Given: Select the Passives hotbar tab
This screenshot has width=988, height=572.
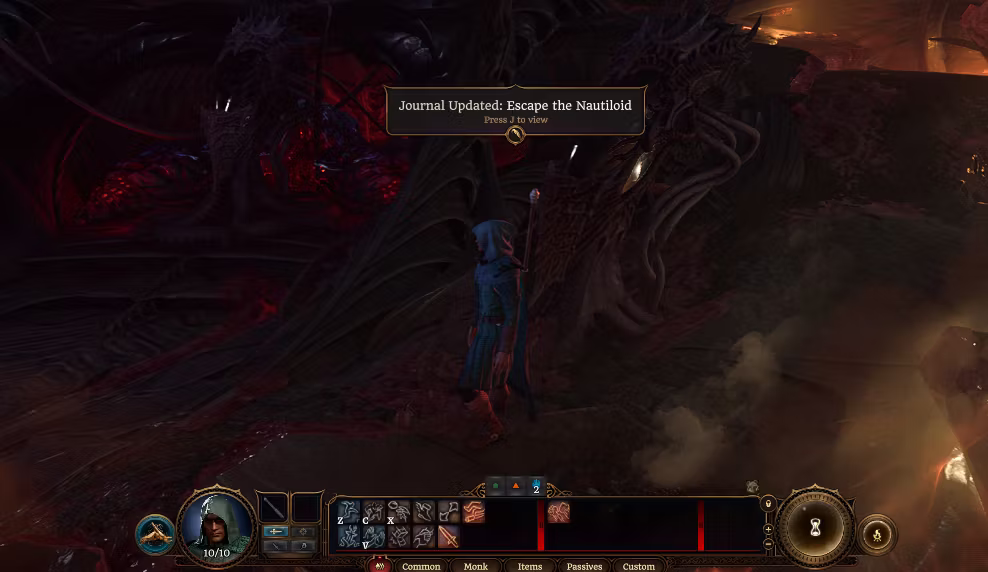Looking at the screenshot, I should point(584,566).
